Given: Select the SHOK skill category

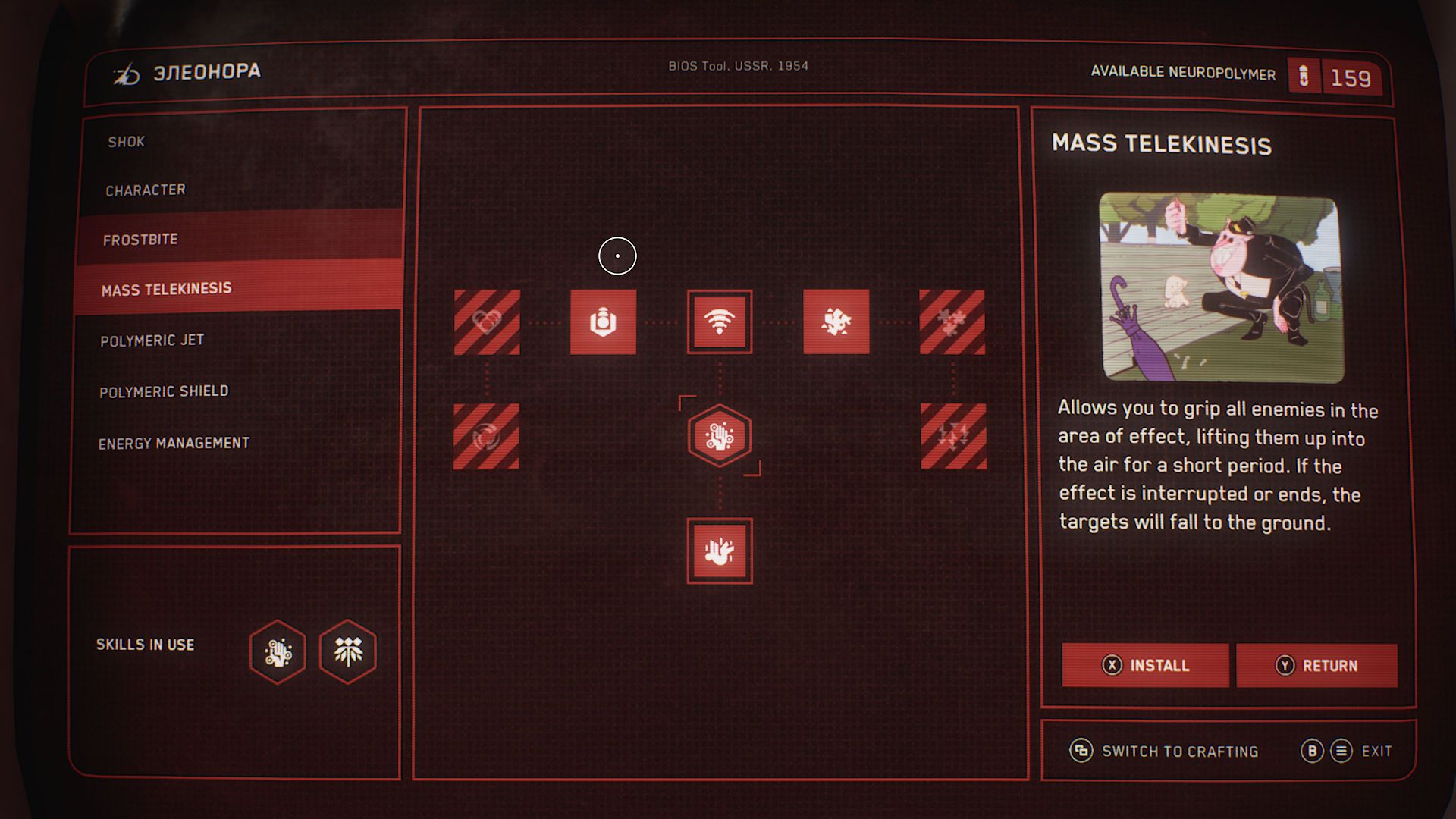Looking at the screenshot, I should (126, 142).
